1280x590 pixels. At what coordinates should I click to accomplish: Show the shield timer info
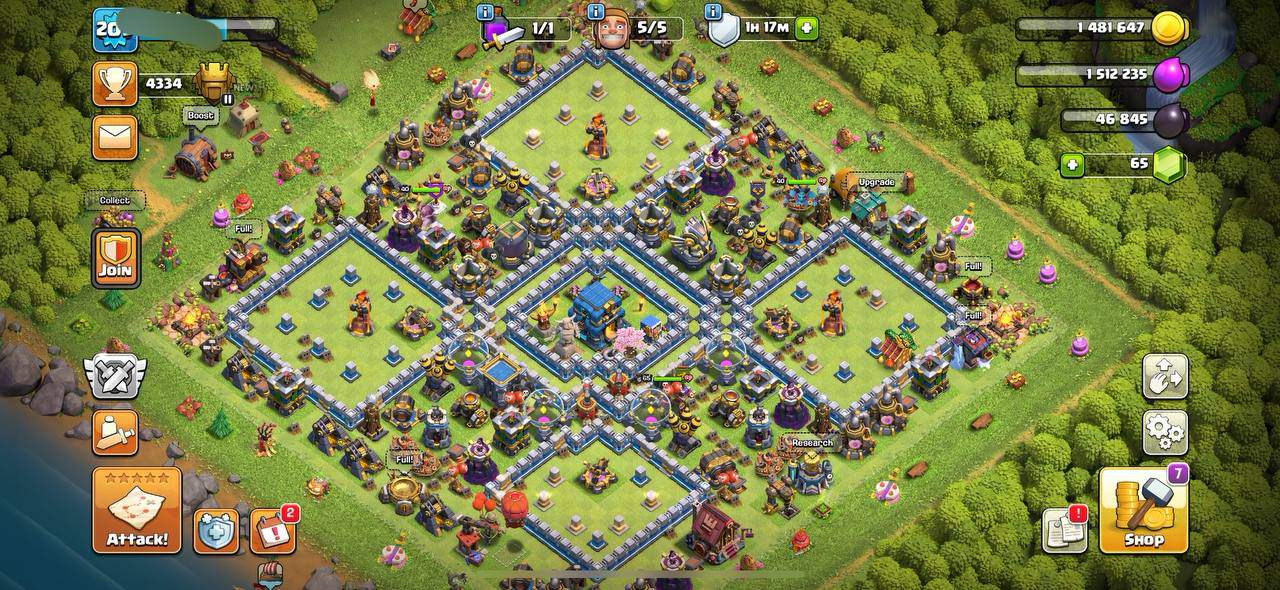pos(714,13)
